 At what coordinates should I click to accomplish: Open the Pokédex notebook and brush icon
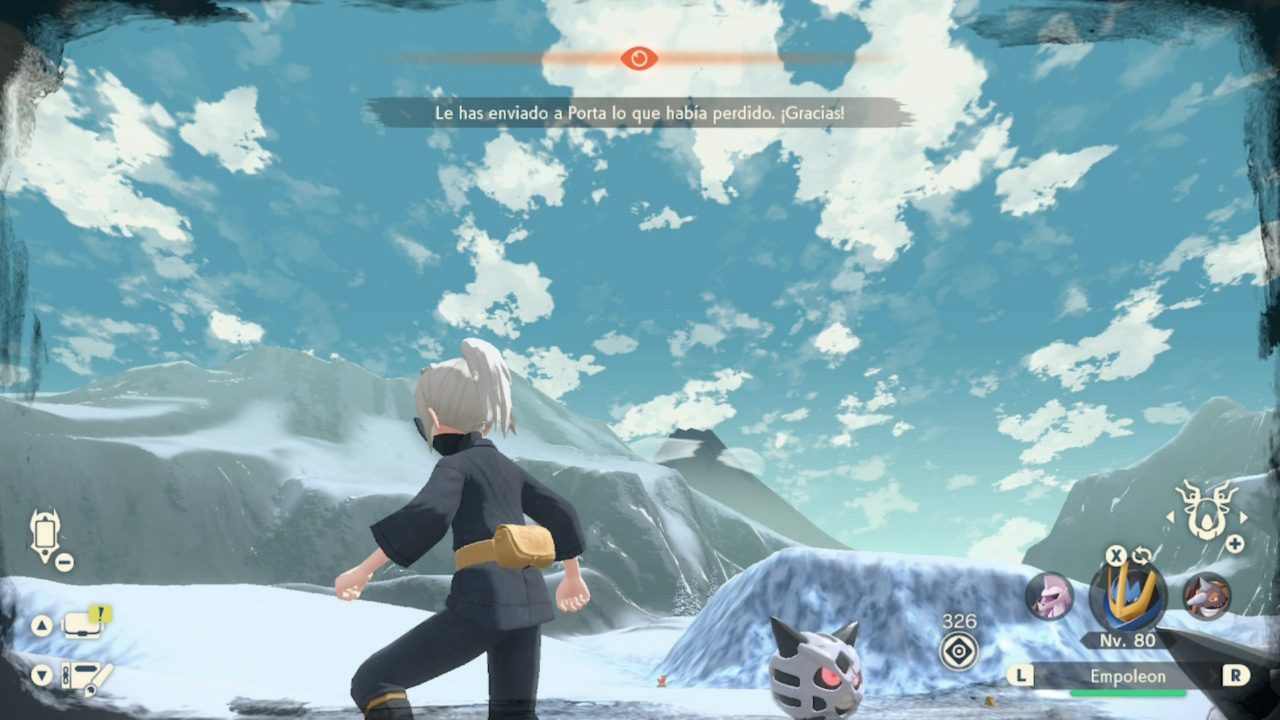pos(84,677)
